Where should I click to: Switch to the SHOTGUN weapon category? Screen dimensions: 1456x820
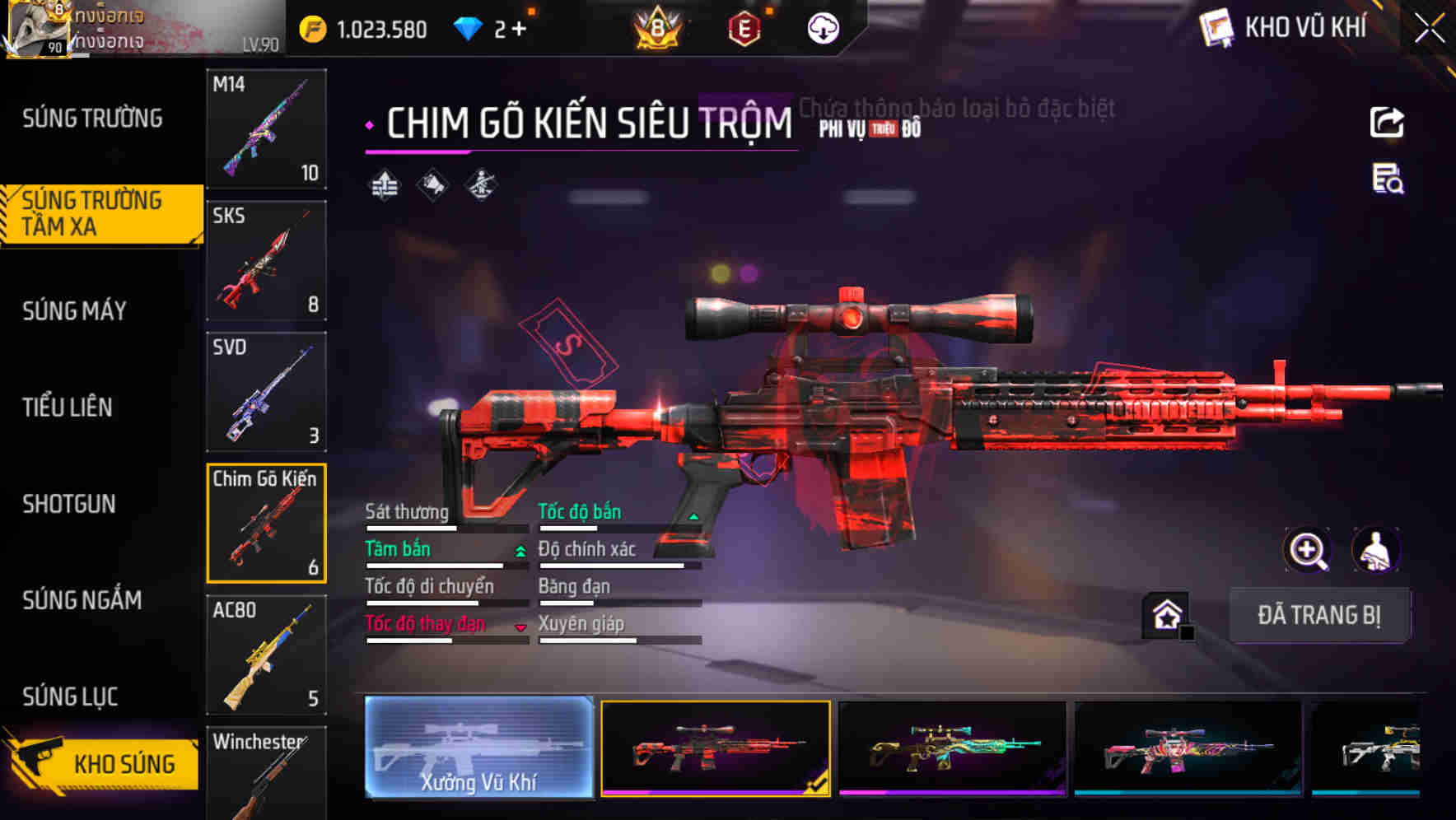71,504
